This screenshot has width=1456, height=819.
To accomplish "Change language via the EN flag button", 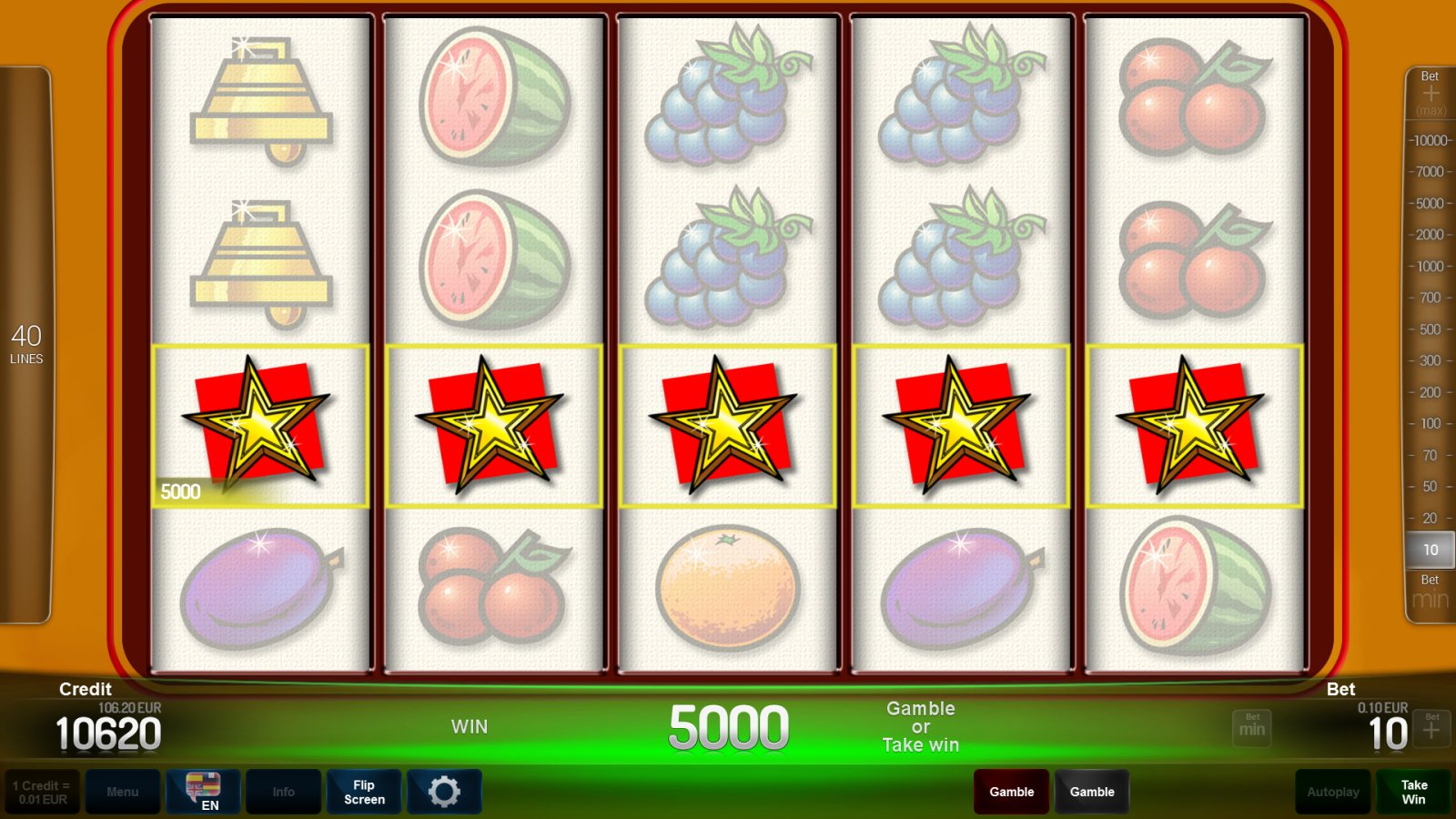I will pos(203,792).
